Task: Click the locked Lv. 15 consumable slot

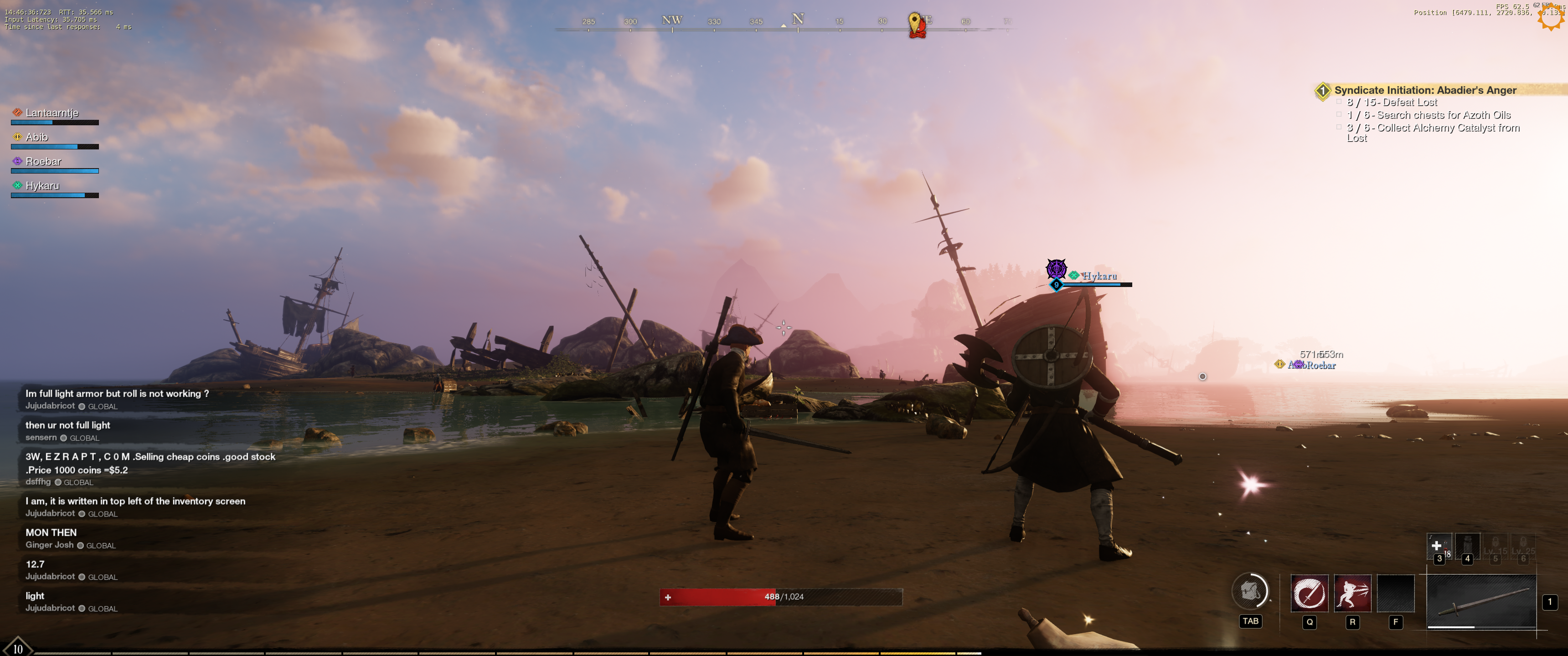Action: click(1495, 547)
